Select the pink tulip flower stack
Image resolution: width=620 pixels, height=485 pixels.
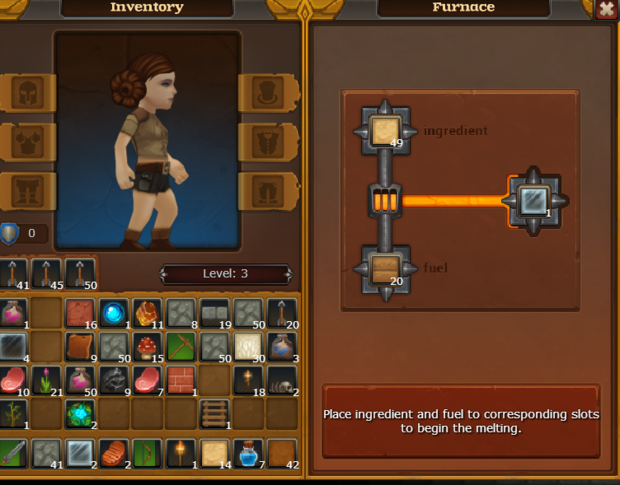46,380
